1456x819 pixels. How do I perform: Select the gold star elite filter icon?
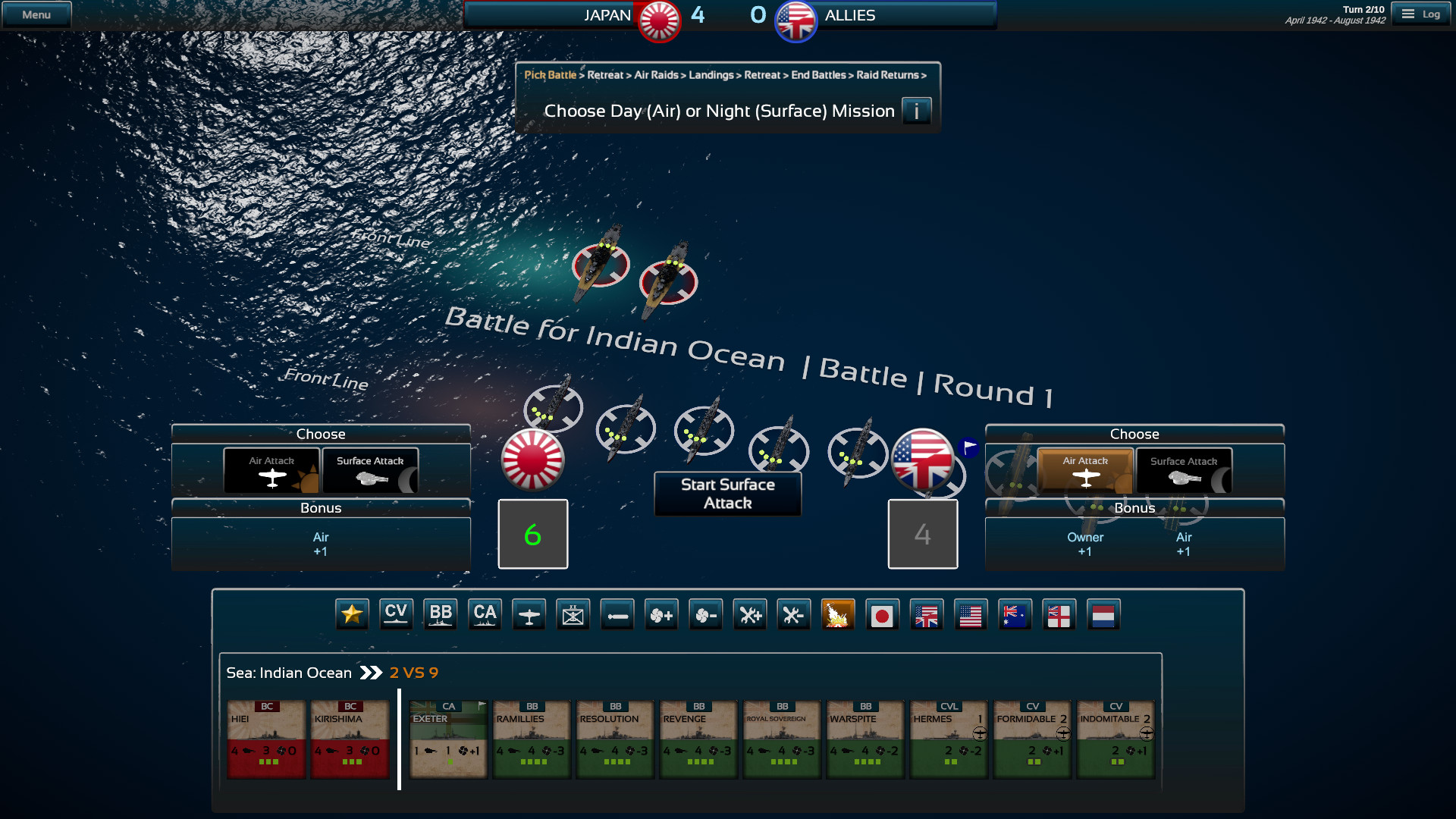click(351, 614)
